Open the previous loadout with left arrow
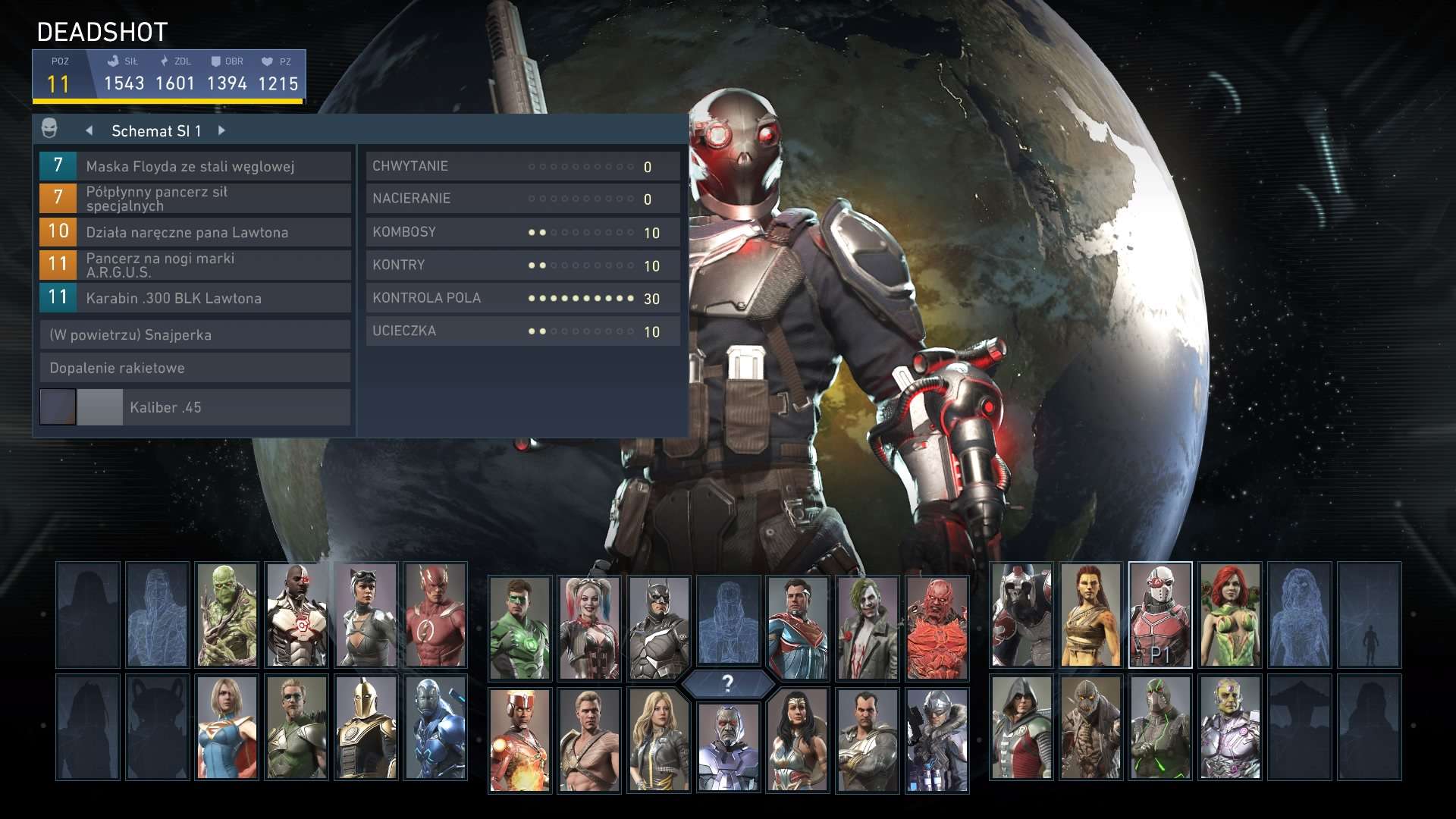The image size is (1456, 819). (x=89, y=130)
